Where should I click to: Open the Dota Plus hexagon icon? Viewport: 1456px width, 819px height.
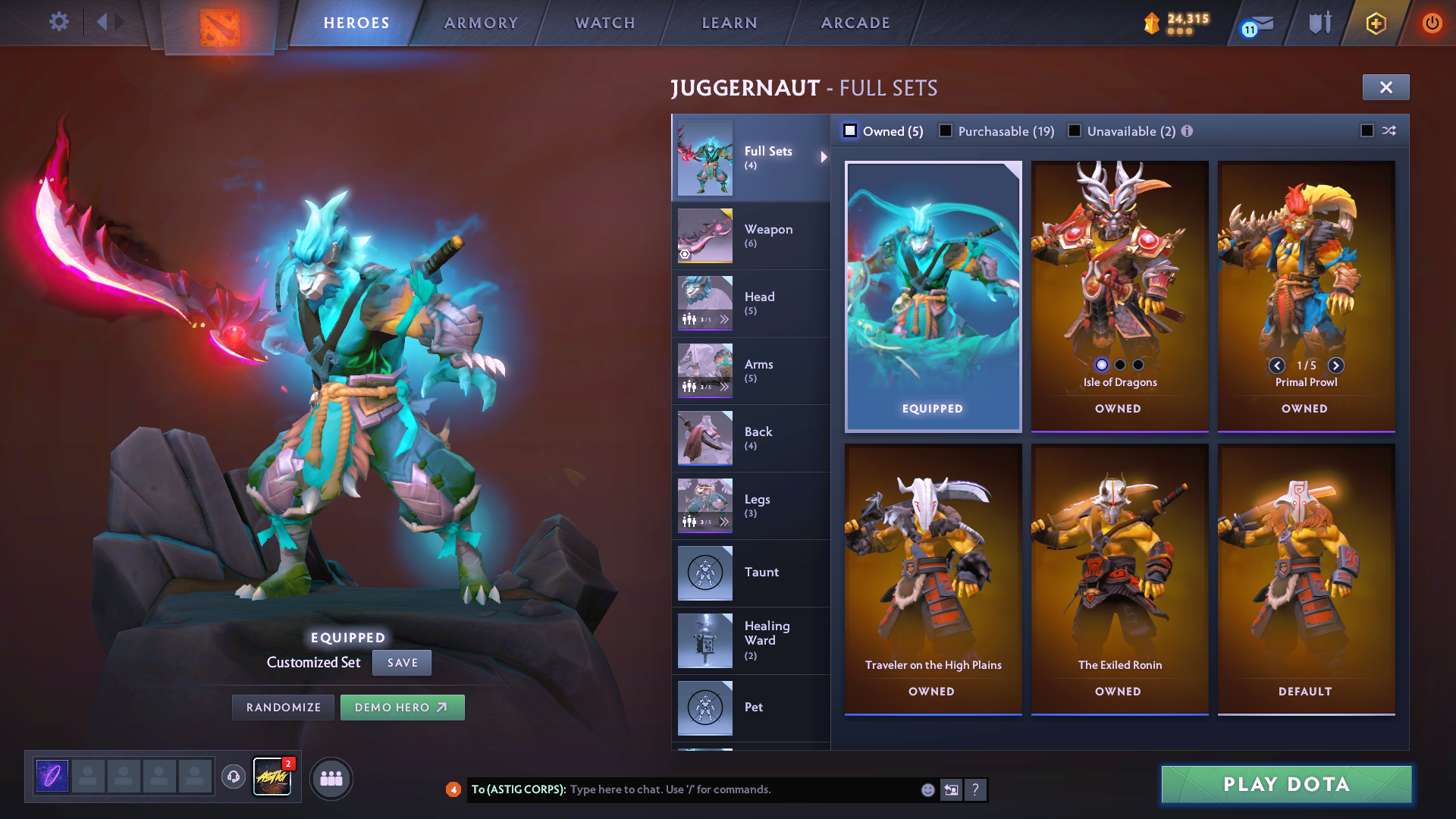tap(1375, 23)
